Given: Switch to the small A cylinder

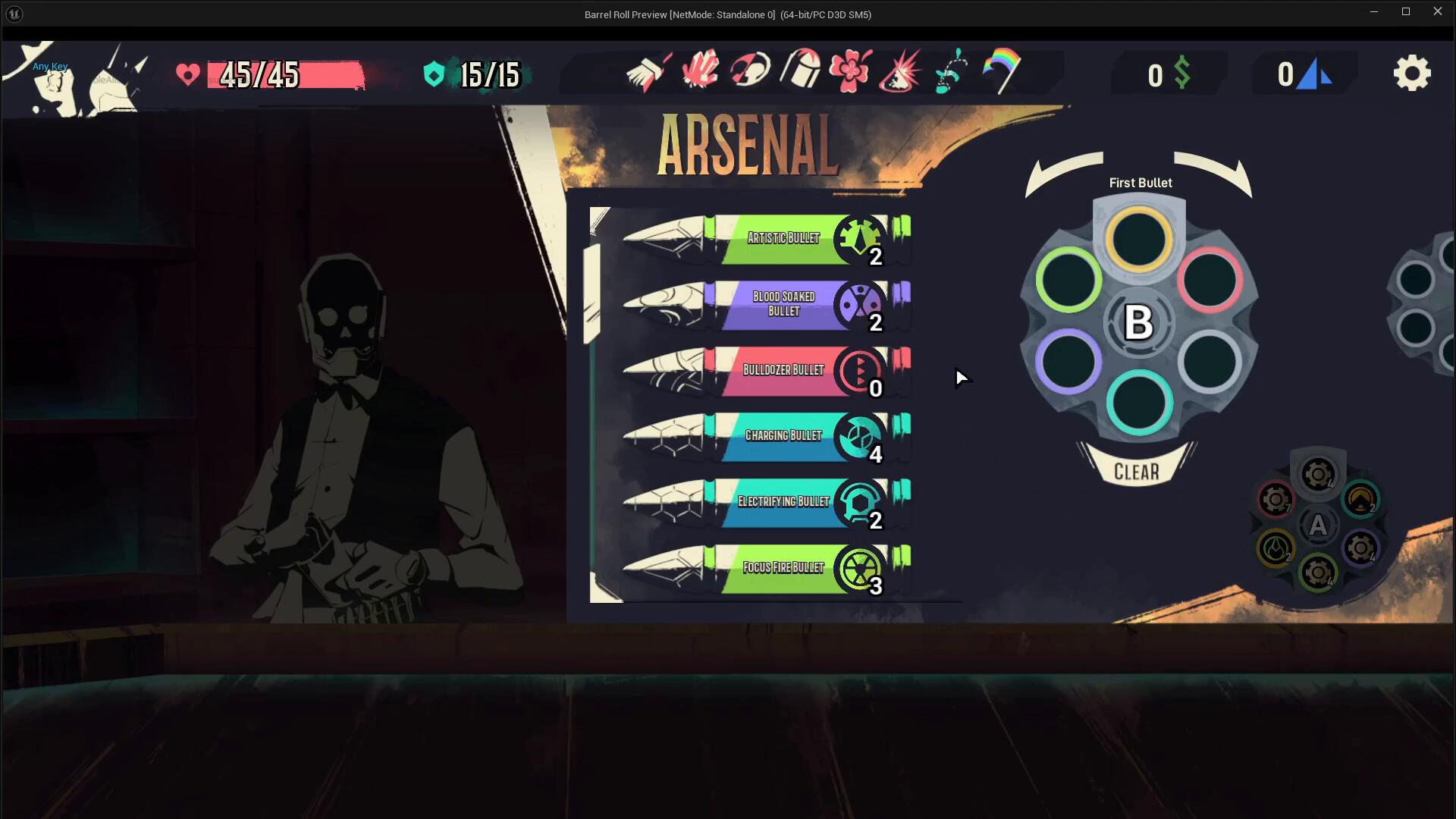Looking at the screenshot, I should 1318,525.
